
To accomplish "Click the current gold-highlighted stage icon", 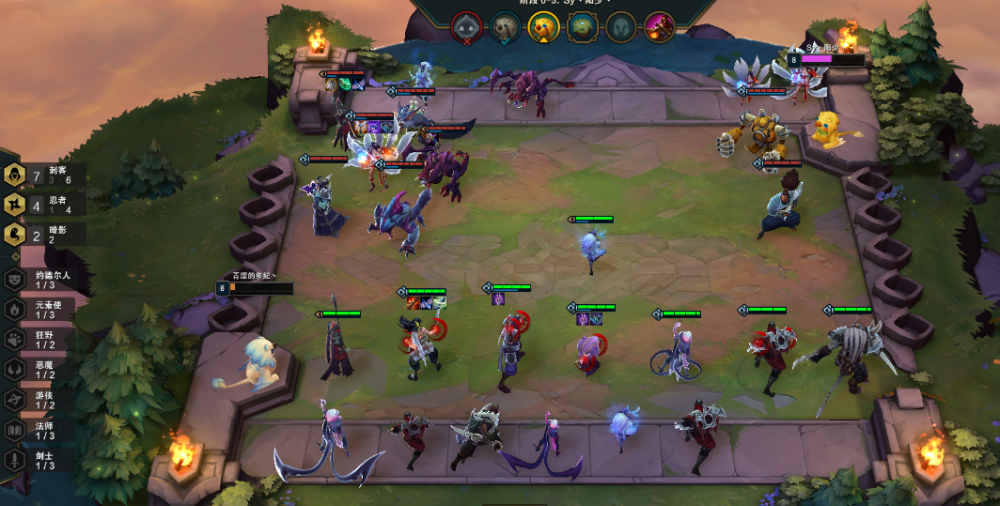I will (x=543, y=27).
